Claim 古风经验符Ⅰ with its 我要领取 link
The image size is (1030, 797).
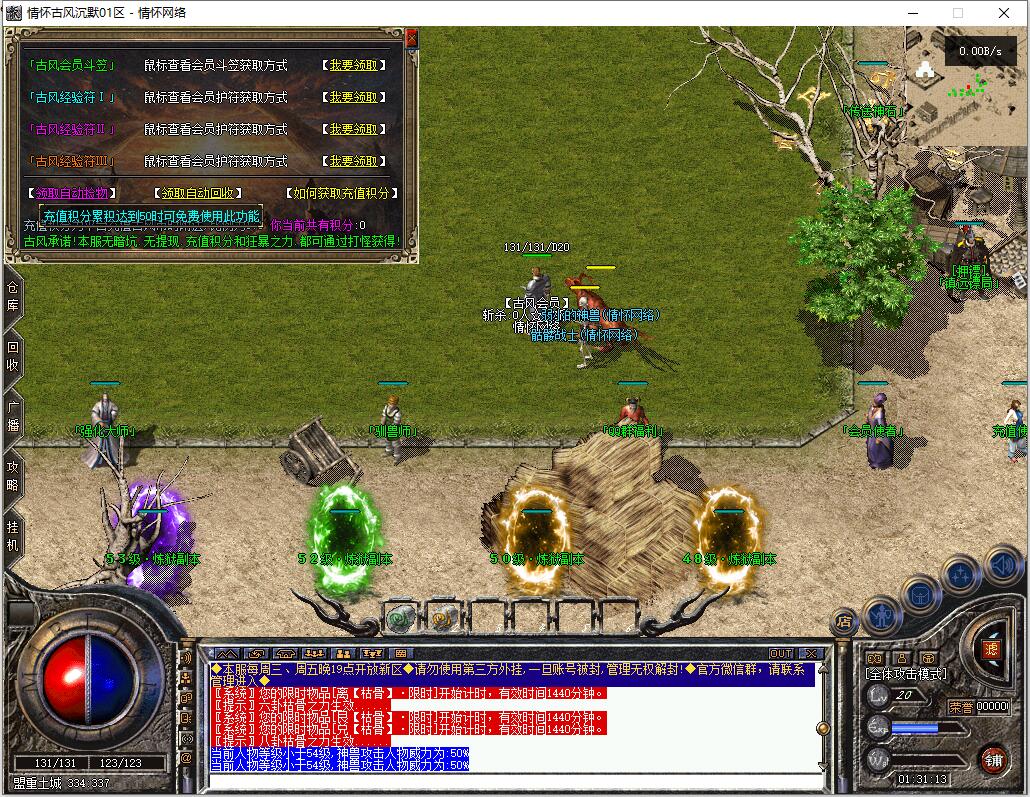354,97
